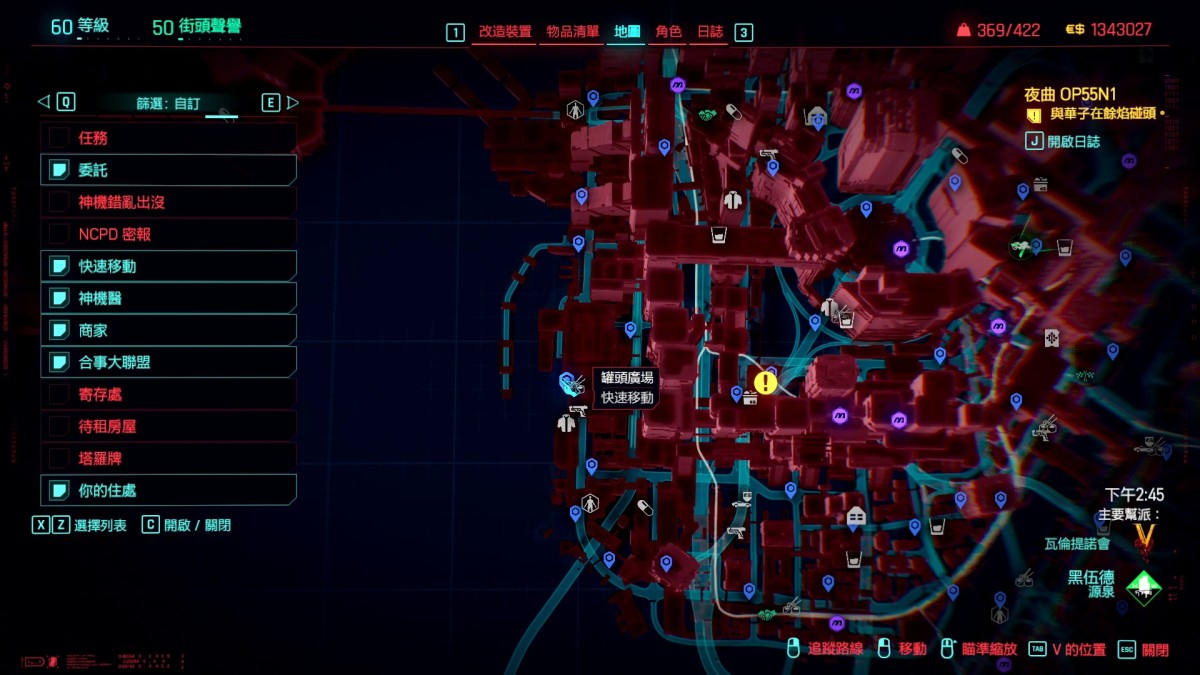The width and height of the screenshot is (1200, 675).
Task: Toggle the 商家 filter
Action: pos(168,330)
